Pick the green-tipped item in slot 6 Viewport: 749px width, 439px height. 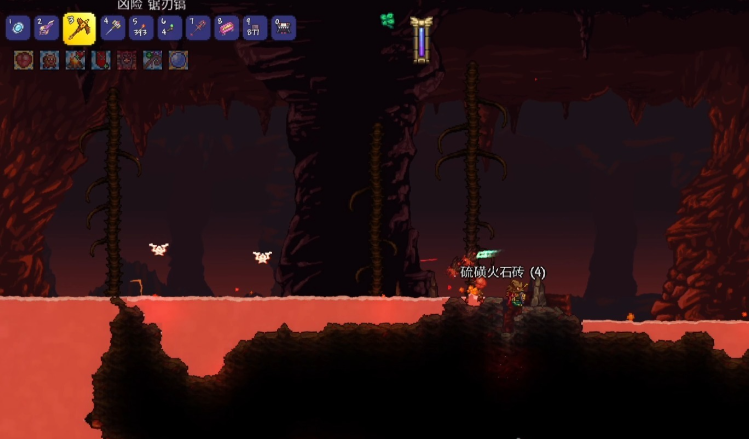click(x=169, y=28)
